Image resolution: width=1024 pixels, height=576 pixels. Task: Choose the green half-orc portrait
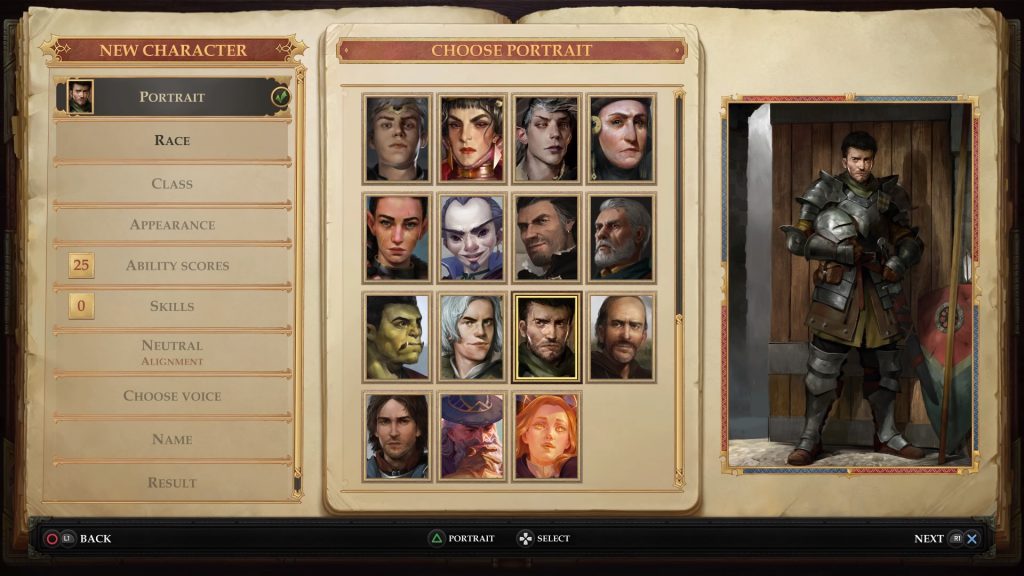pos(397,337)
